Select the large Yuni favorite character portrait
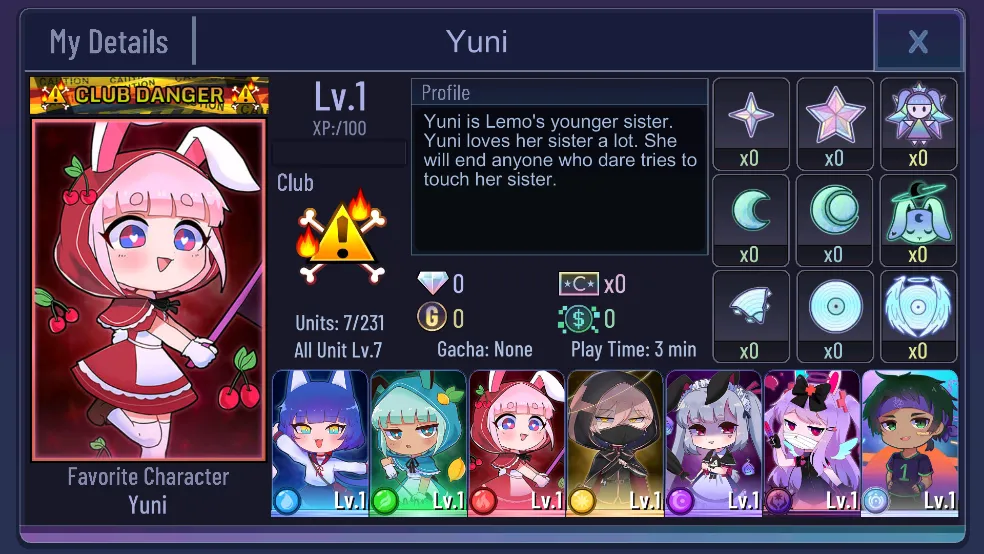This screenshot has height=554, width=984. (x=149, y=290)
